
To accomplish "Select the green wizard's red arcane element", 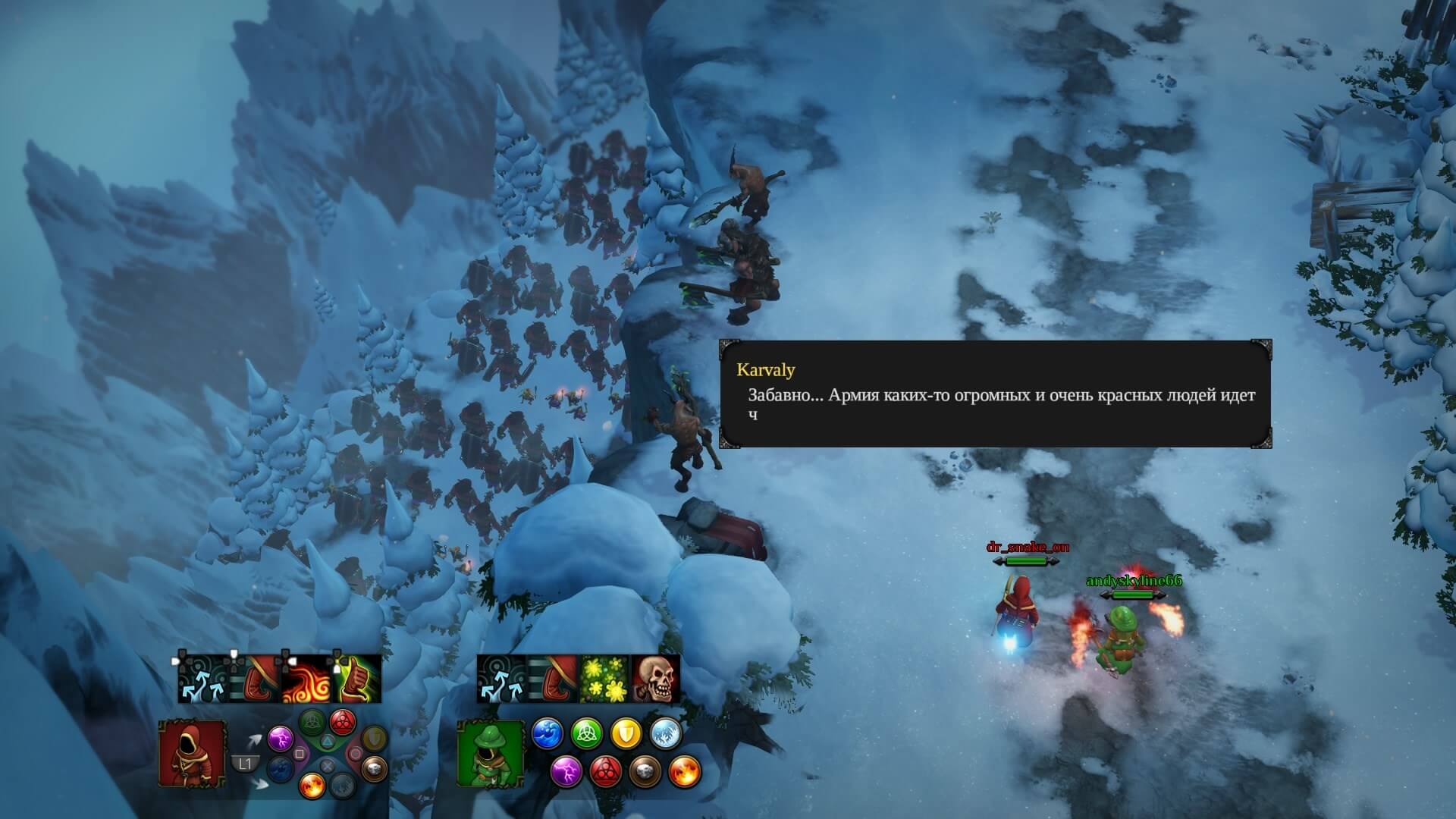I will [x=606, y=771].
